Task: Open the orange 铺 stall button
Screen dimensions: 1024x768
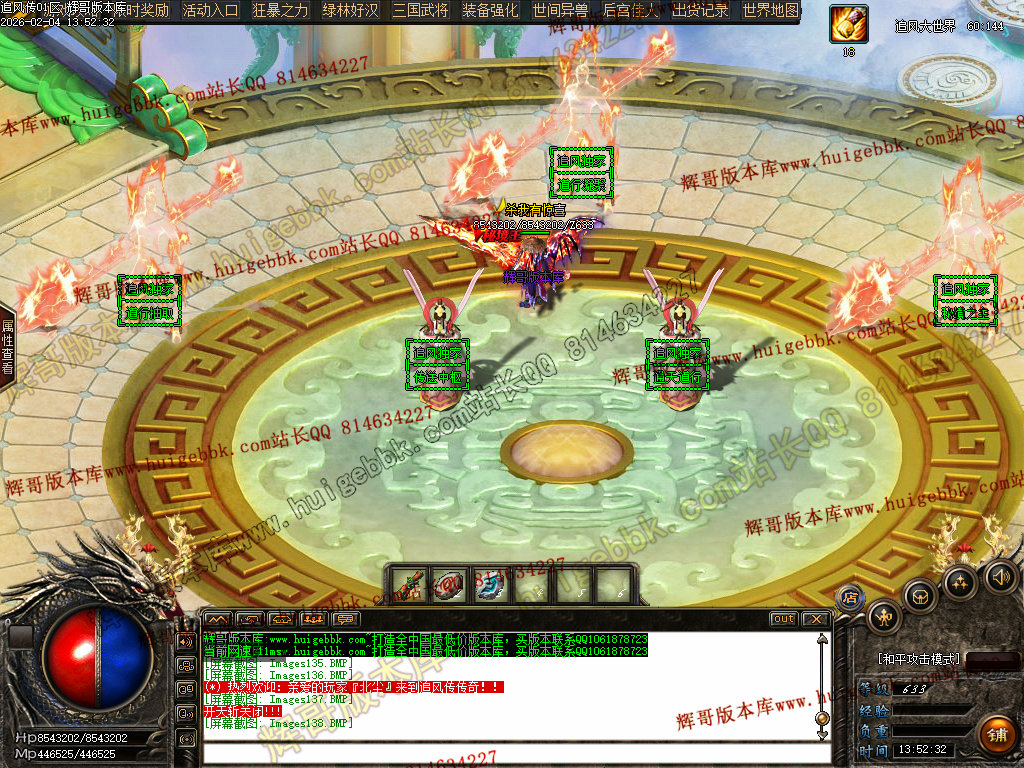Action: coord(995,735)
